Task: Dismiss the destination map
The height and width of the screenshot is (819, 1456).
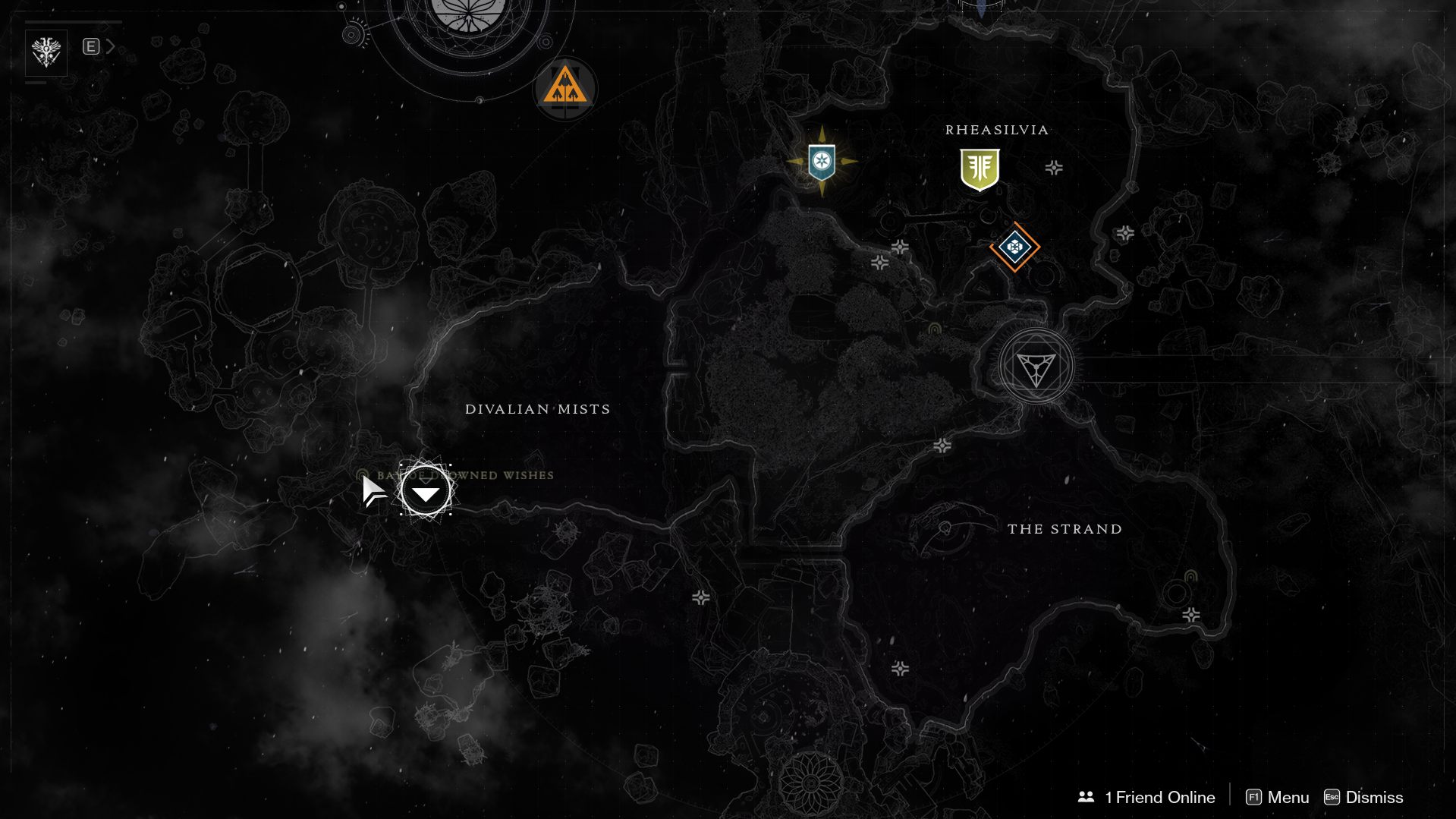Action: click(x=1363, y=797)
